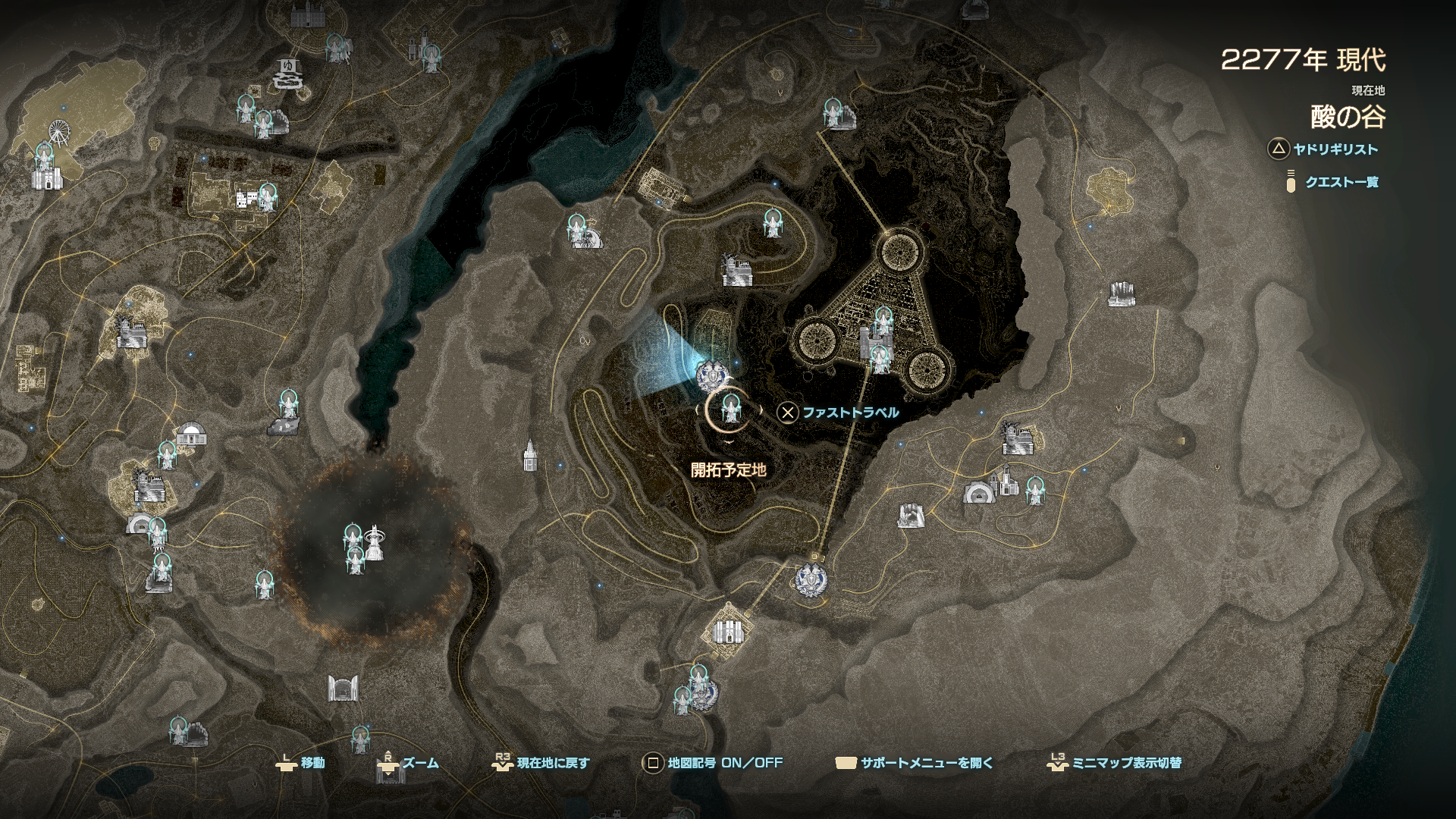
Task: Return to current location with 現在地に戻す
Action: click(541, 763)
